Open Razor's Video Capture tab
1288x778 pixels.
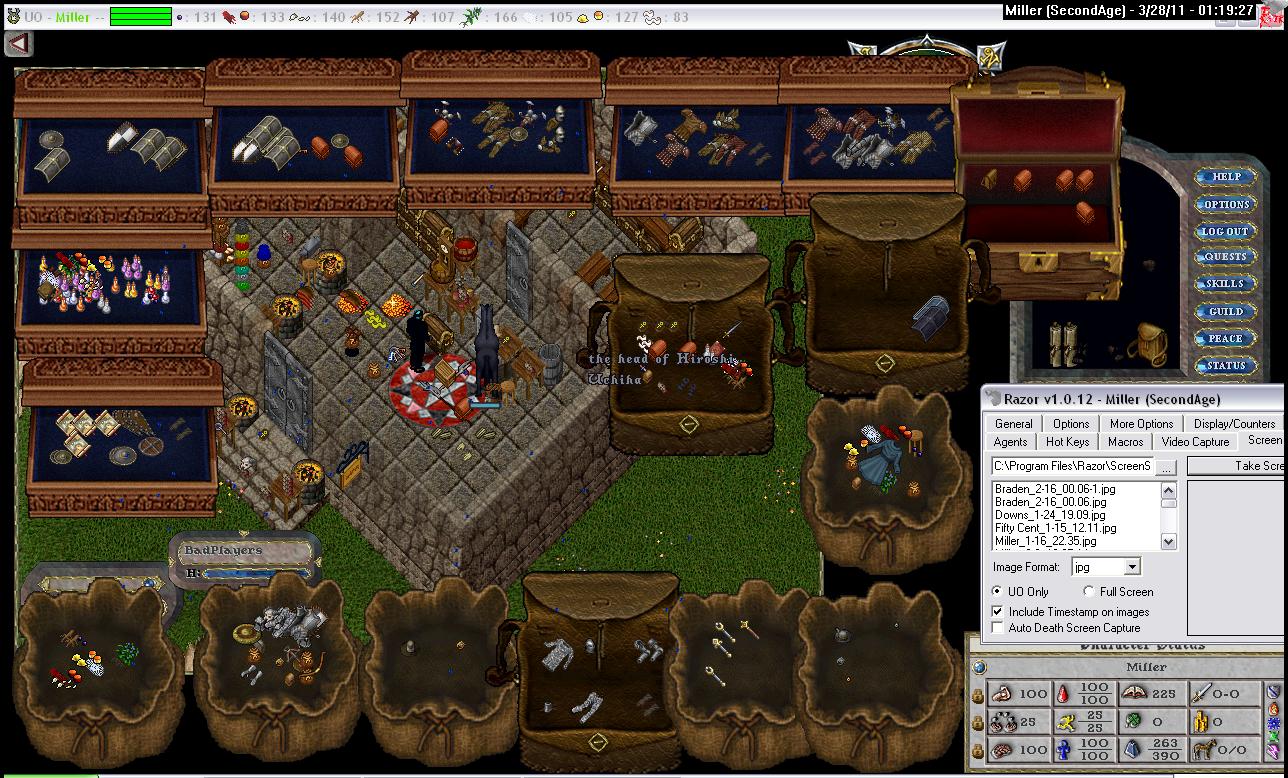pyautogui.click(x=1196, y=442)
